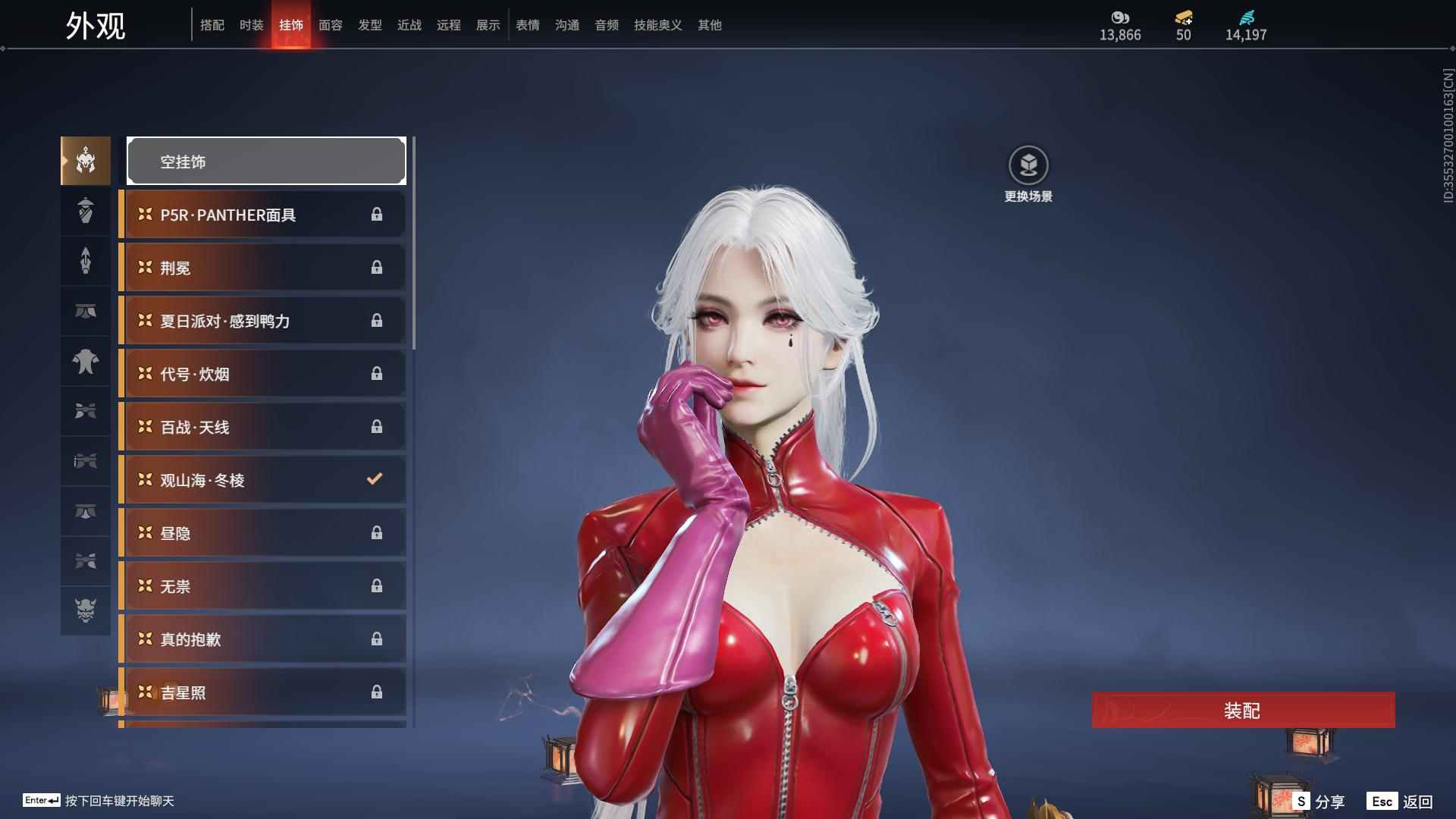Click 返回 to go back

pos(1401,801)
